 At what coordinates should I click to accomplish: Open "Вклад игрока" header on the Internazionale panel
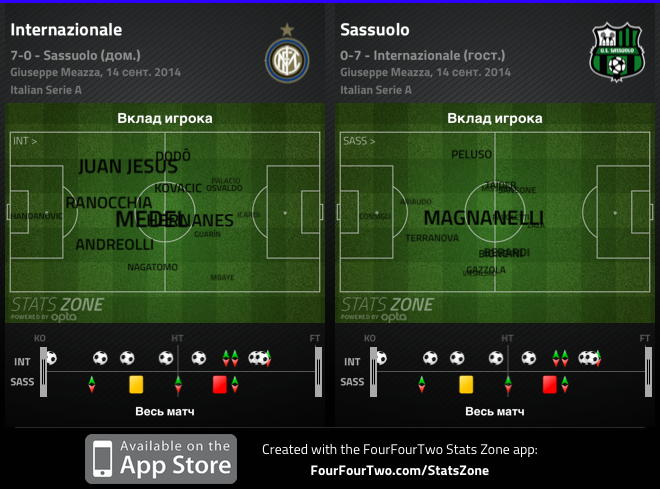pyautogui.click(x=165, y=118)
